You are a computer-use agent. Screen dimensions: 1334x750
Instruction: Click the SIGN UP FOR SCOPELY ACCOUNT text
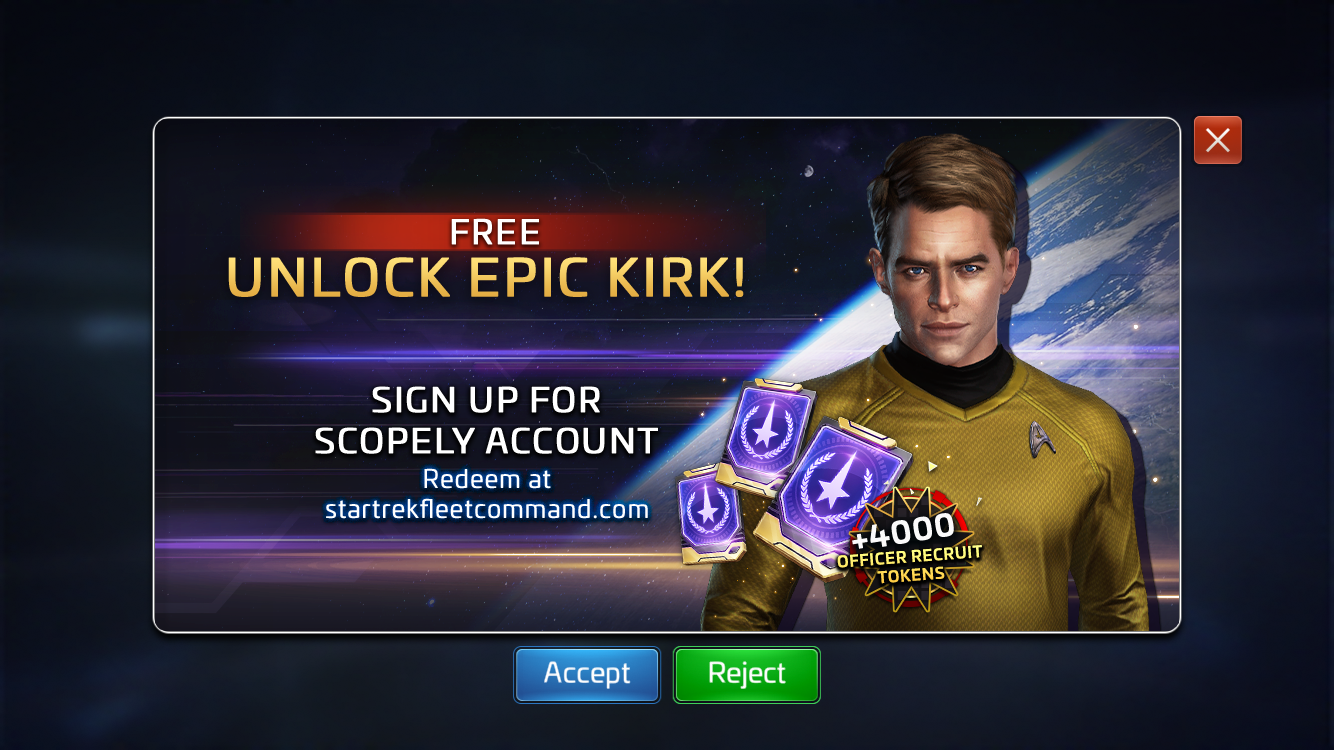coord(488,419)
